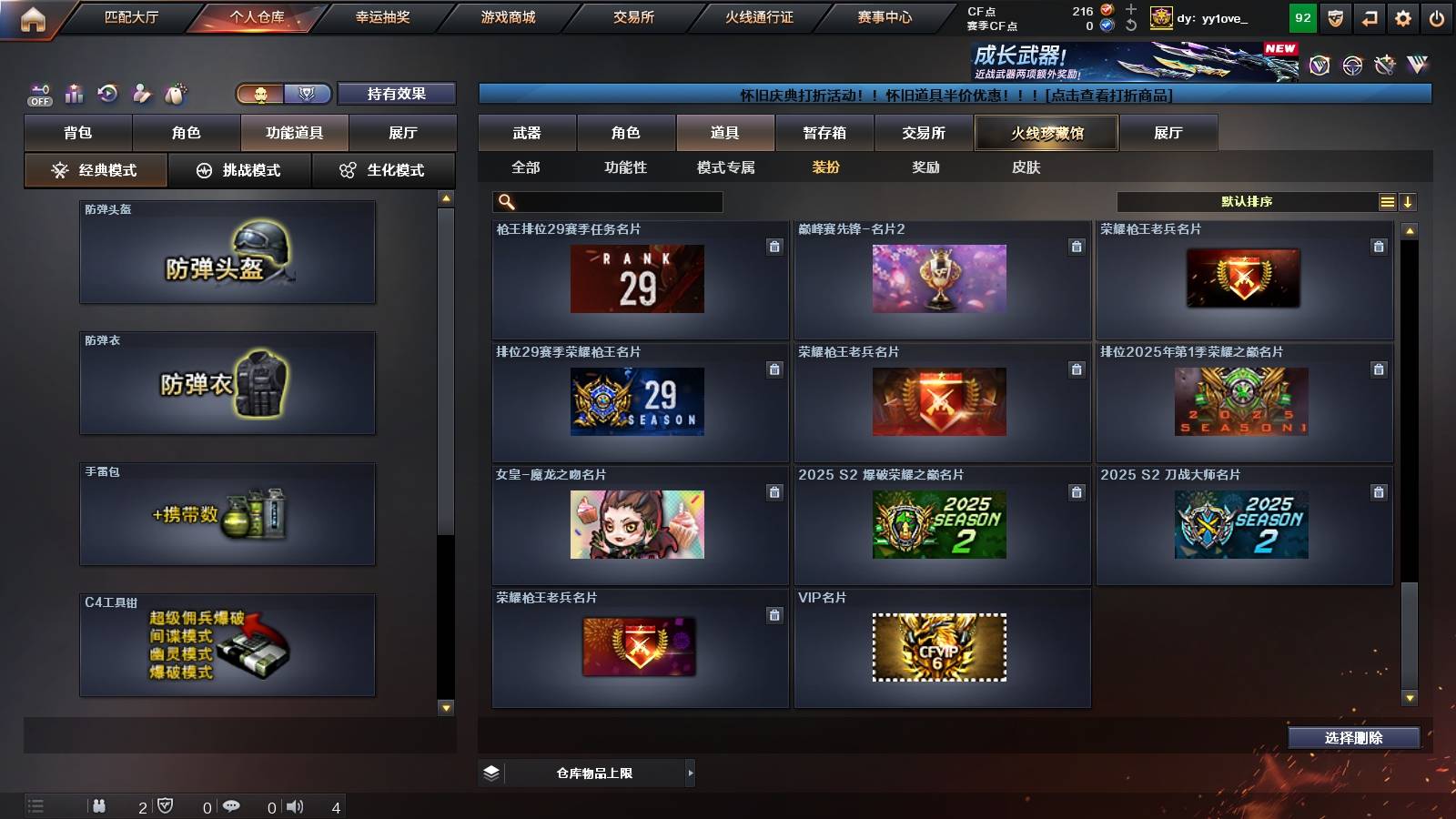
Task: Click the key unlock OFF icon
Action: (39, 92)
